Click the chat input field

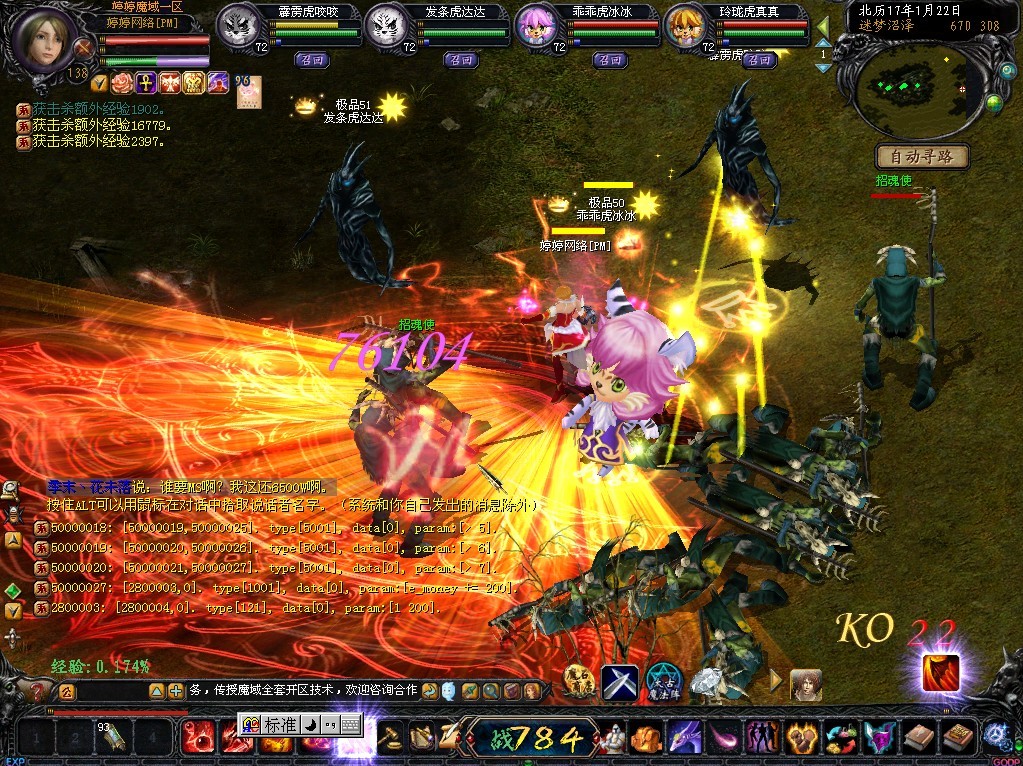300,690
